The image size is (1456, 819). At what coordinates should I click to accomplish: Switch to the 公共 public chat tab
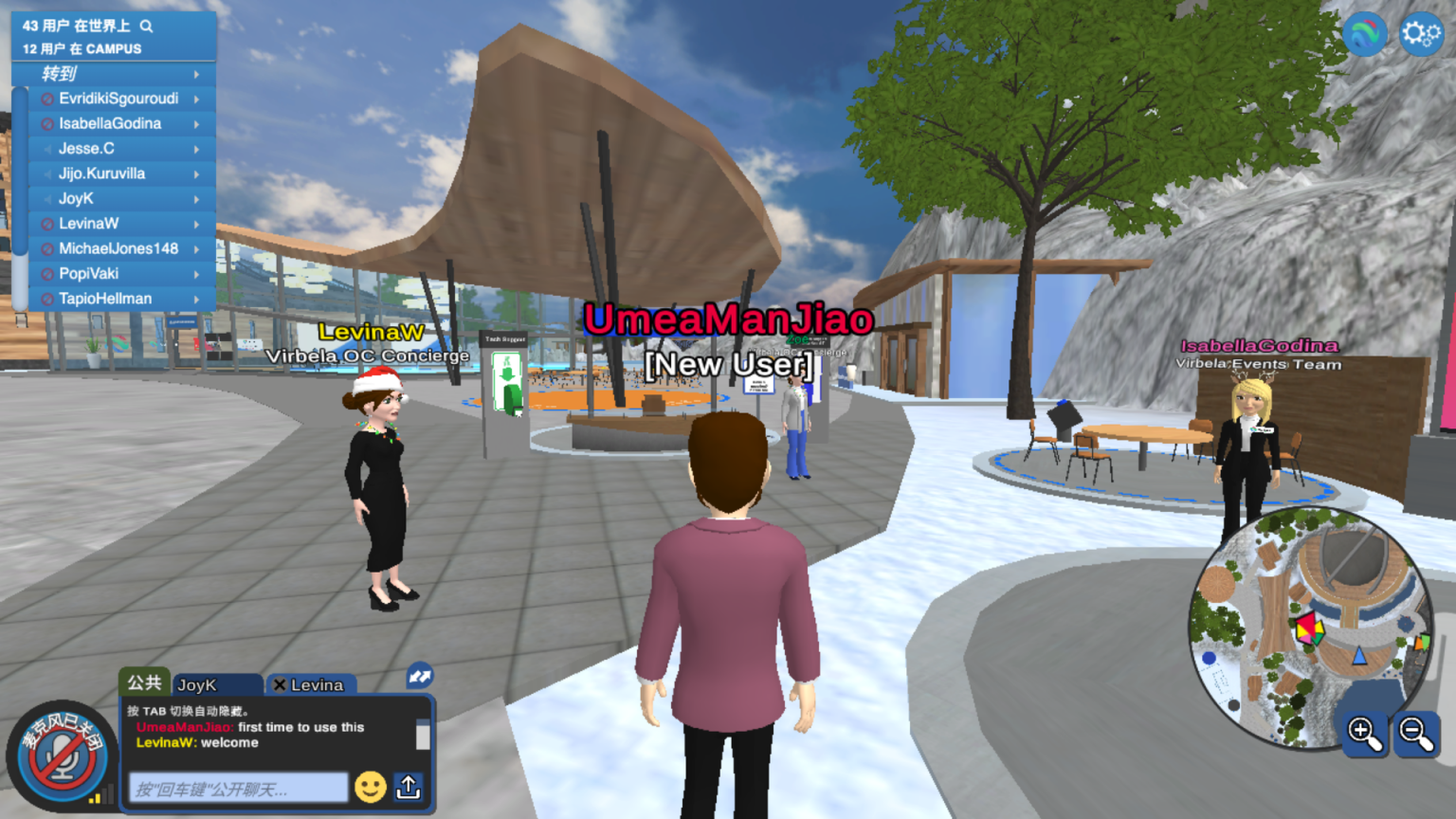point(144,682)
